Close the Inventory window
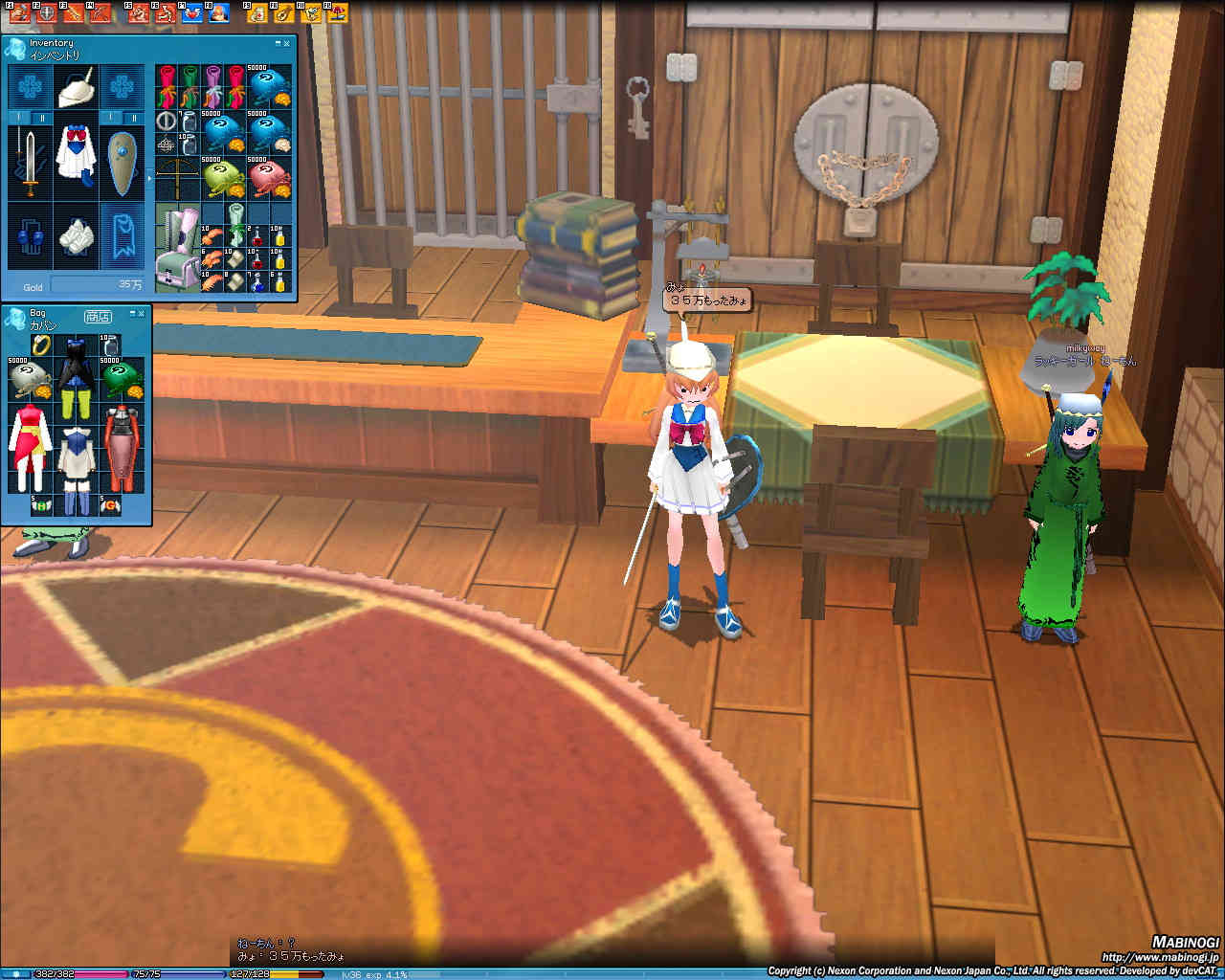This screenshot has width=1225, height=980. 287,43
